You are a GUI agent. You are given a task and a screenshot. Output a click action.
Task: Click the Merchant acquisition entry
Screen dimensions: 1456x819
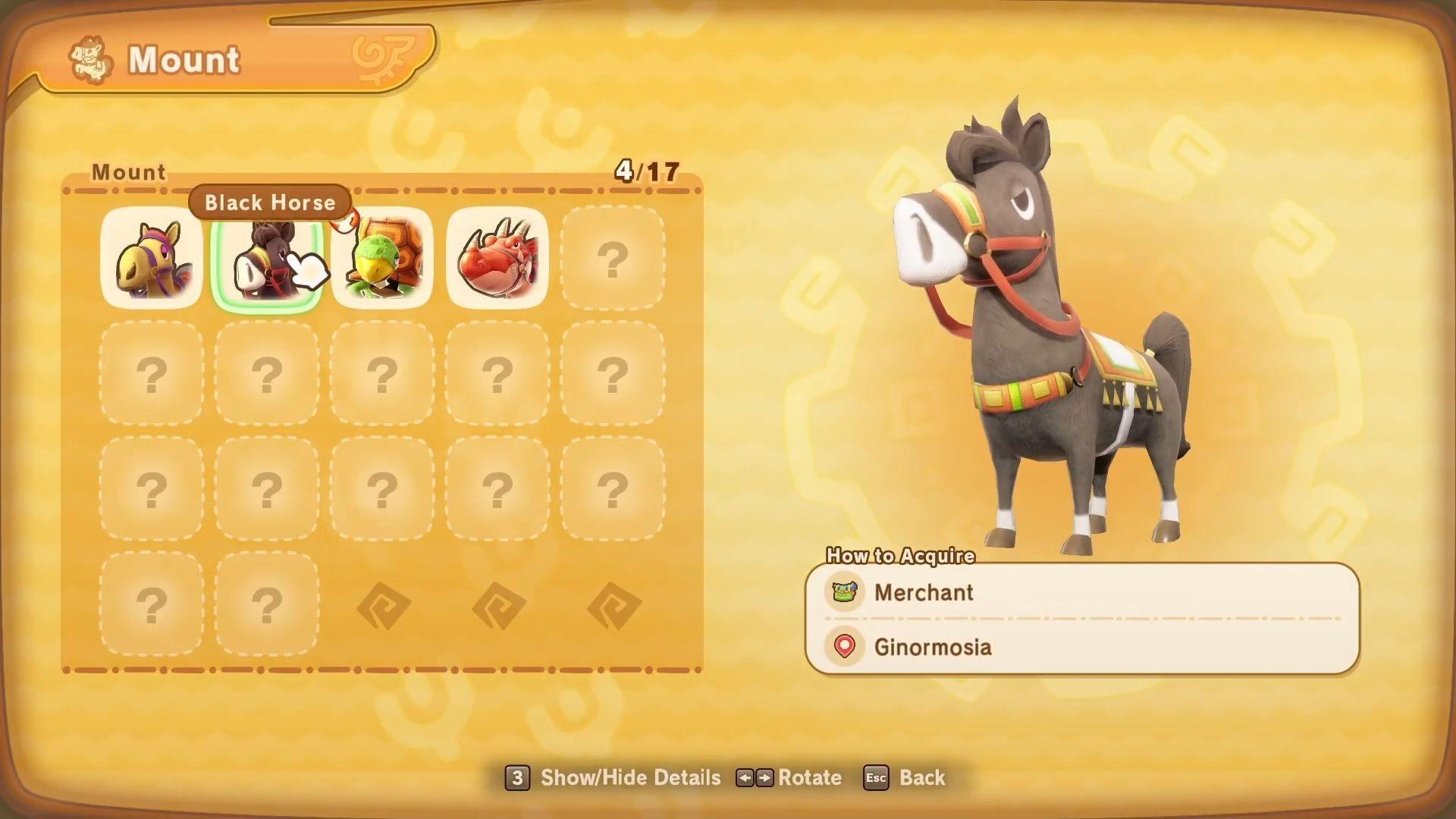[924, 593]
